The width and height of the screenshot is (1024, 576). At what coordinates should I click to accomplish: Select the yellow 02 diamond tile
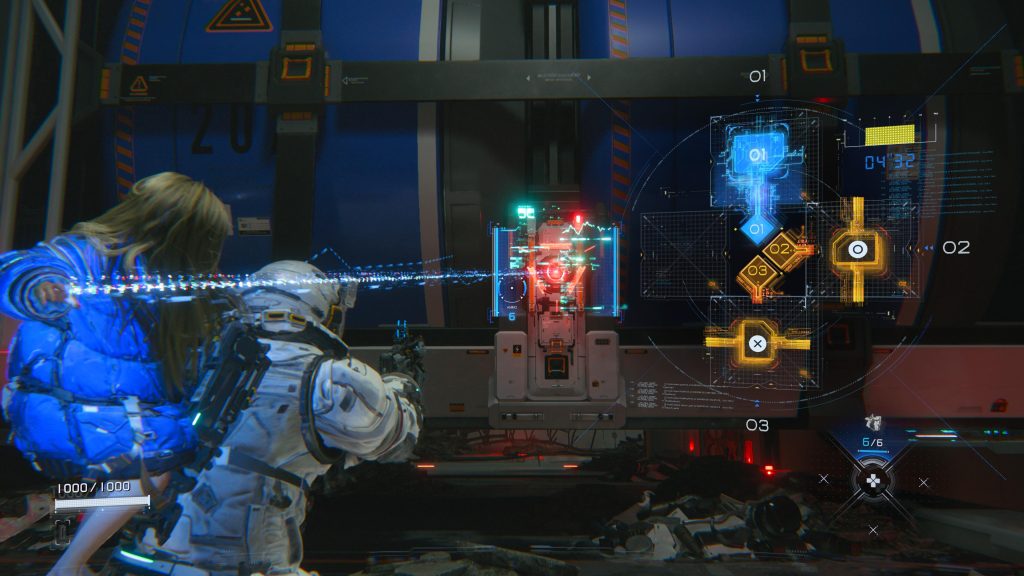[779, 249]
